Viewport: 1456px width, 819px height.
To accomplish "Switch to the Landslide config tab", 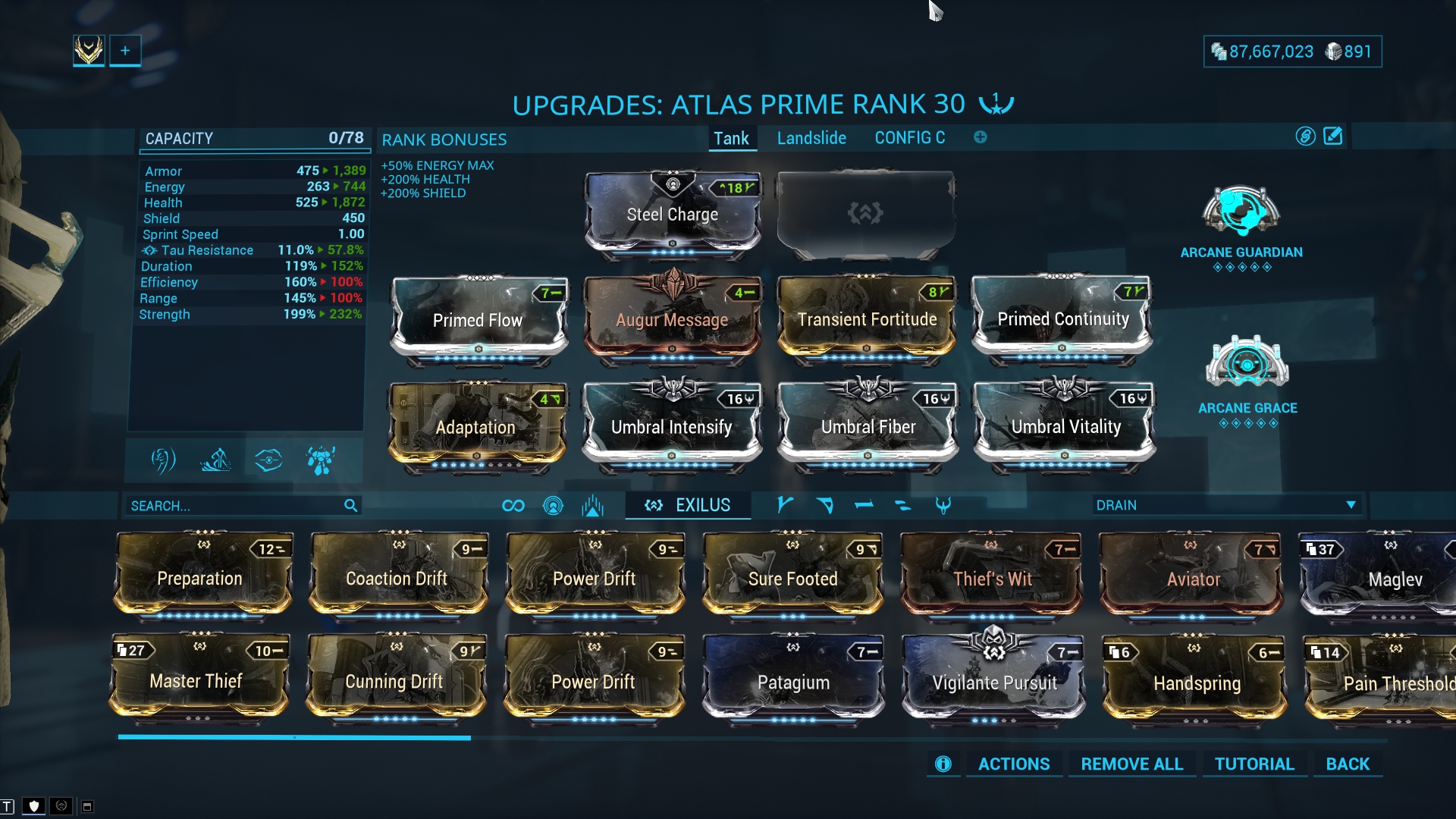I will (811, 138).
